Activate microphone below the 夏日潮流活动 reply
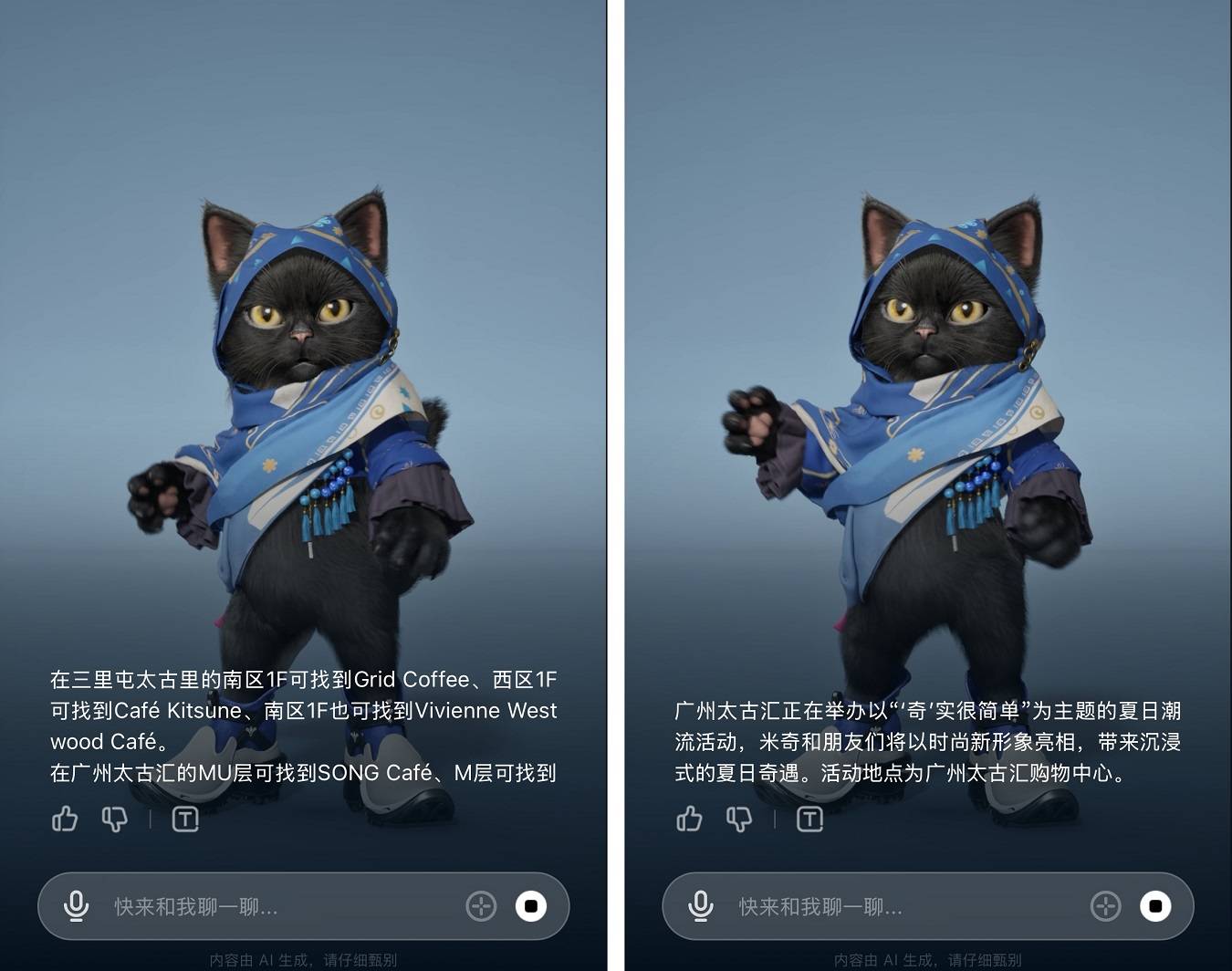This screenshot has height=971, width=1232. (x=701, y=906)
